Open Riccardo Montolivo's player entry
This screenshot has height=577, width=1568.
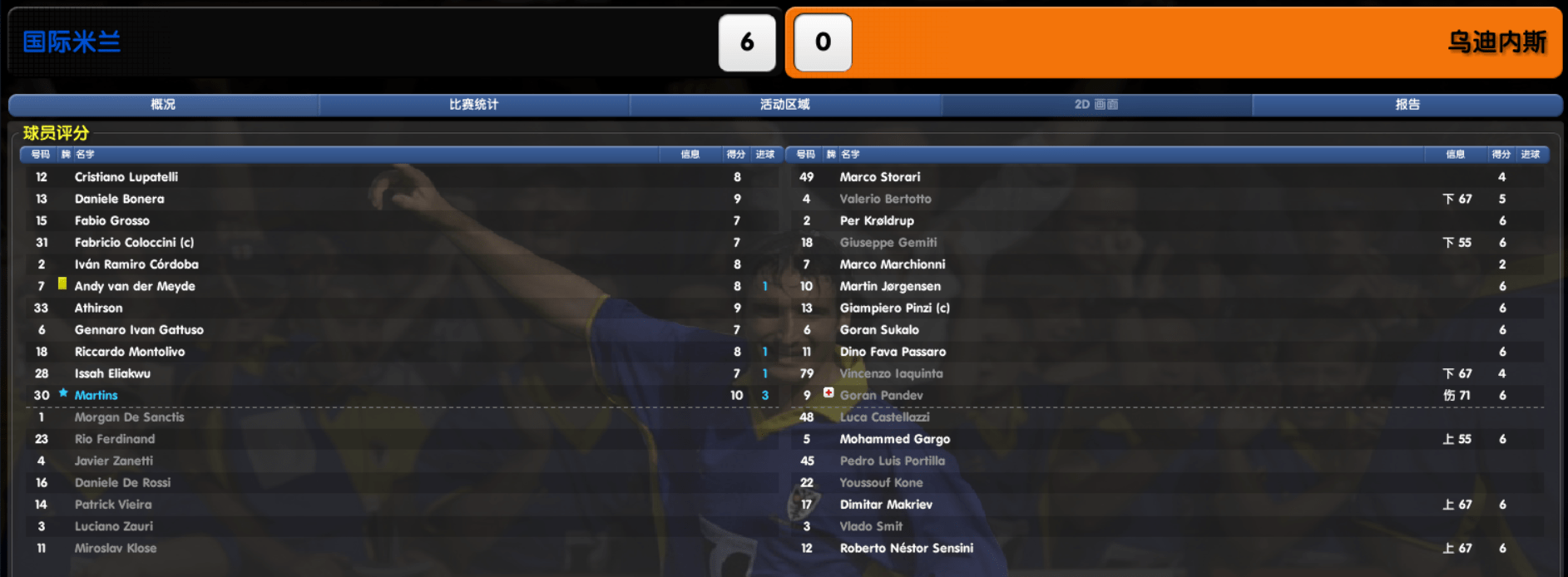[130, 352]
